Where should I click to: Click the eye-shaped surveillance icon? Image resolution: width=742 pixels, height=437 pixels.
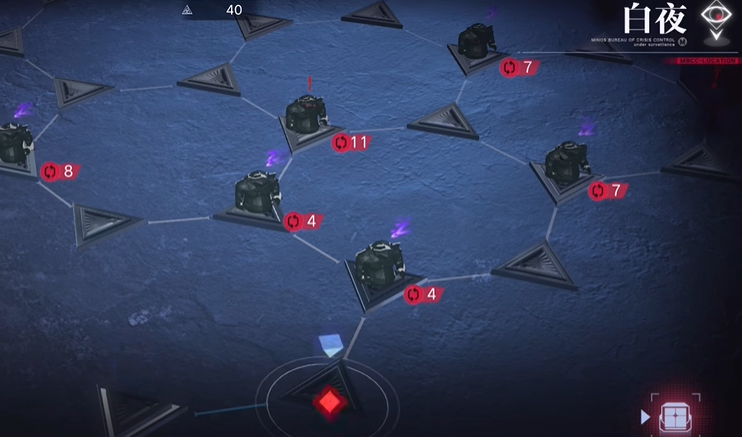tap(716, 18)
